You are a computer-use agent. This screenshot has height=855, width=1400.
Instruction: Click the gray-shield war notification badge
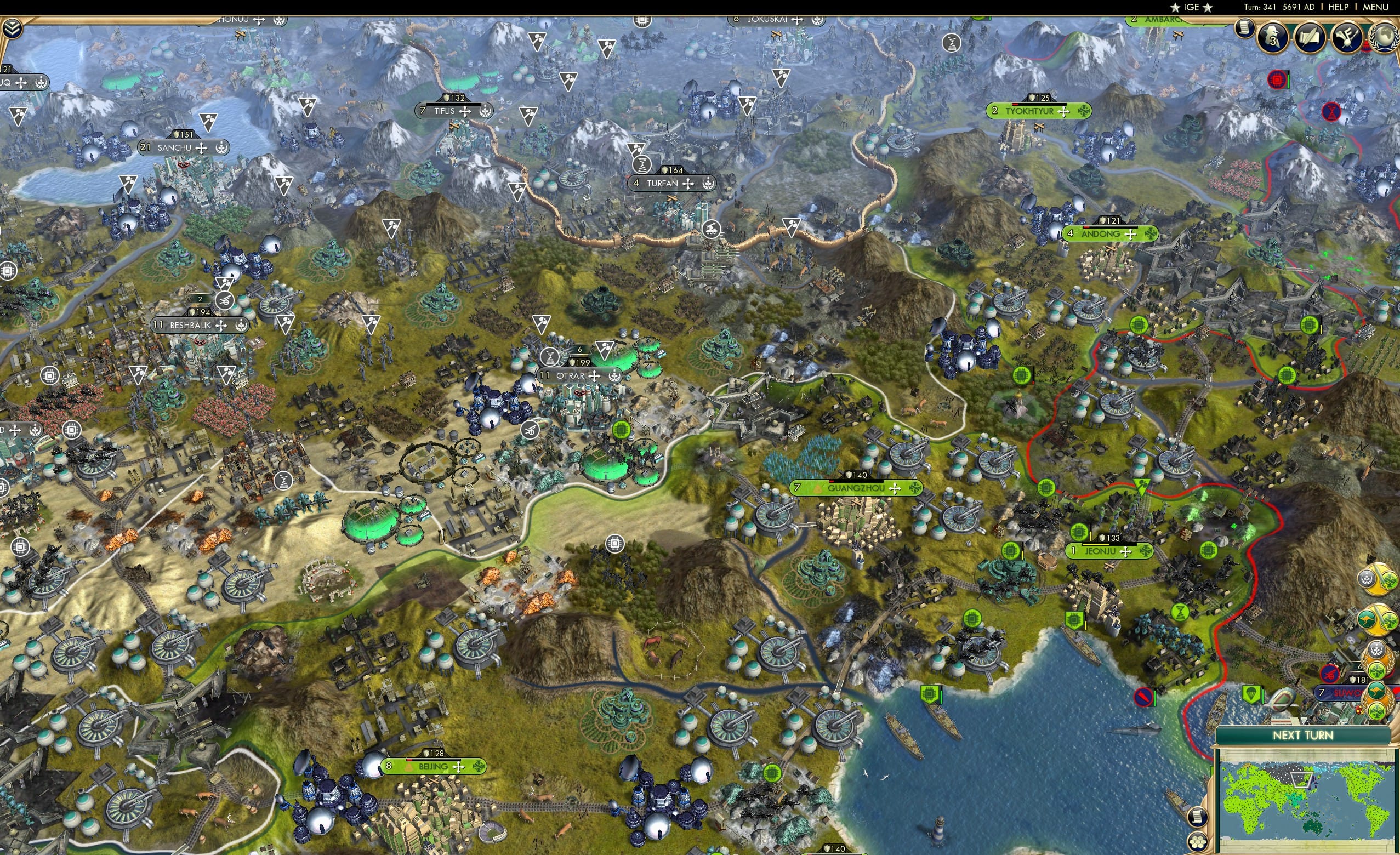[x=1374, y=580]
